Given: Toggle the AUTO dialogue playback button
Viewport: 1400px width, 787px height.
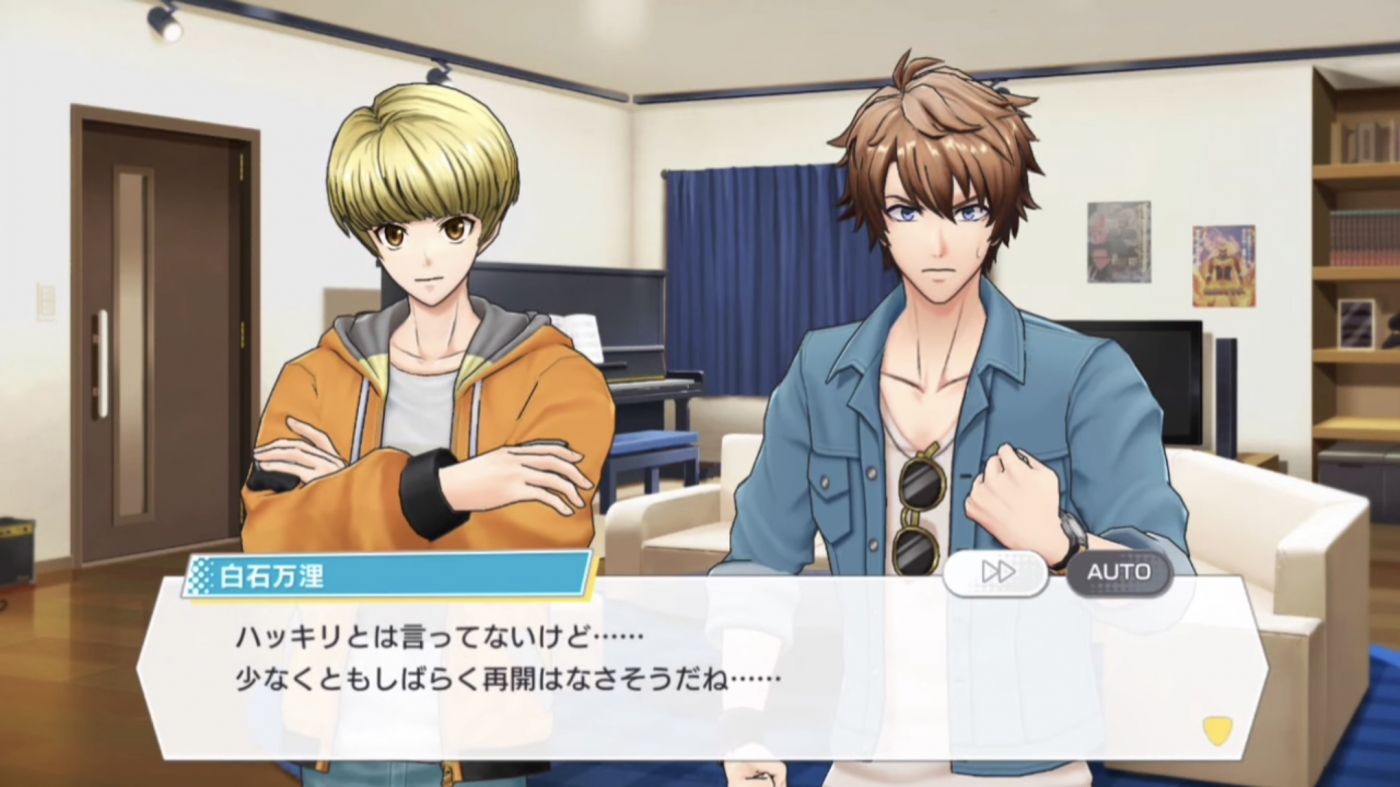Looking at the screenshot, I should [x=1118, y=572].
